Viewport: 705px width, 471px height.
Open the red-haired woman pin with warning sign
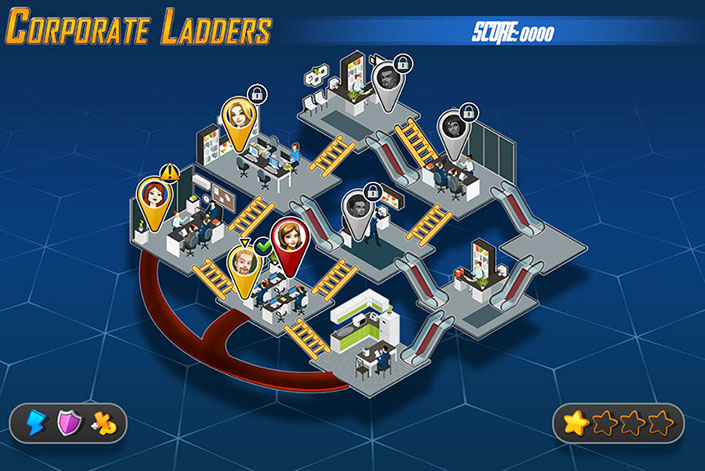pos(155,195)
